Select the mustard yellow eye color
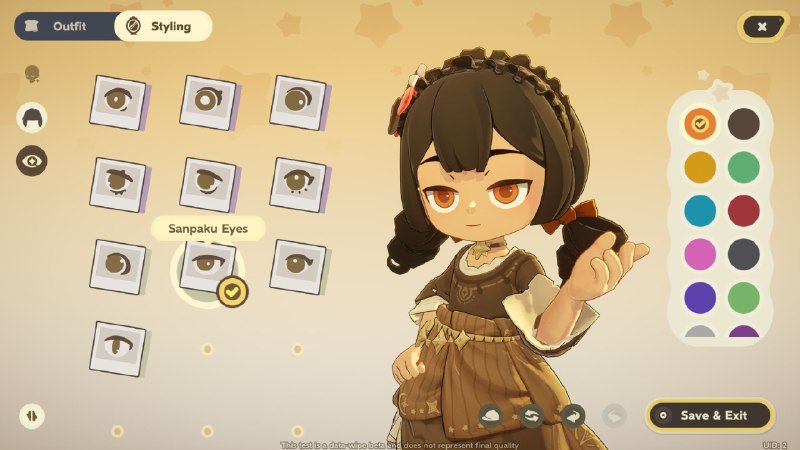 coord(700,167)
